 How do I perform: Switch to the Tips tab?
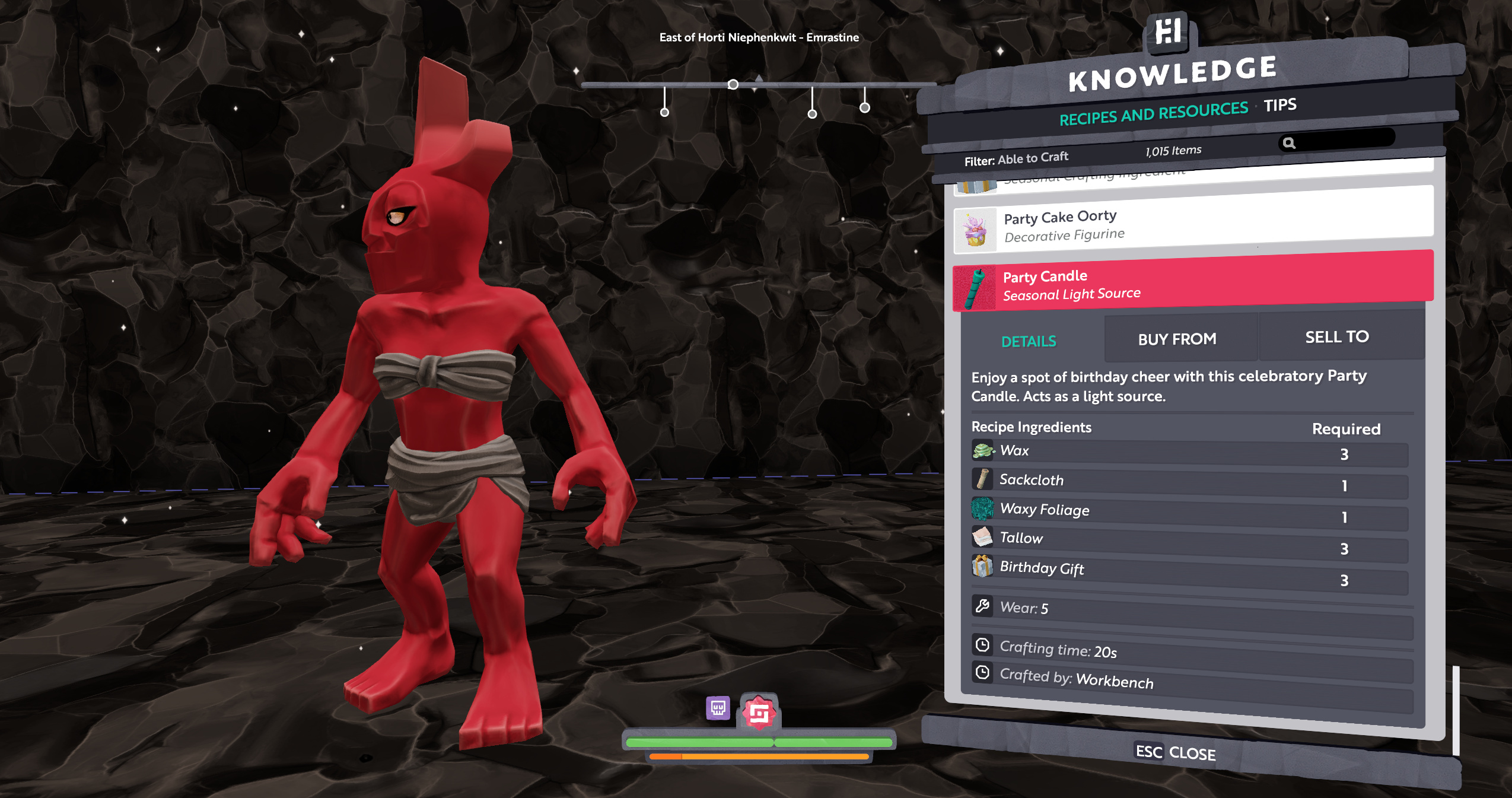click(x=1280, y=105)
